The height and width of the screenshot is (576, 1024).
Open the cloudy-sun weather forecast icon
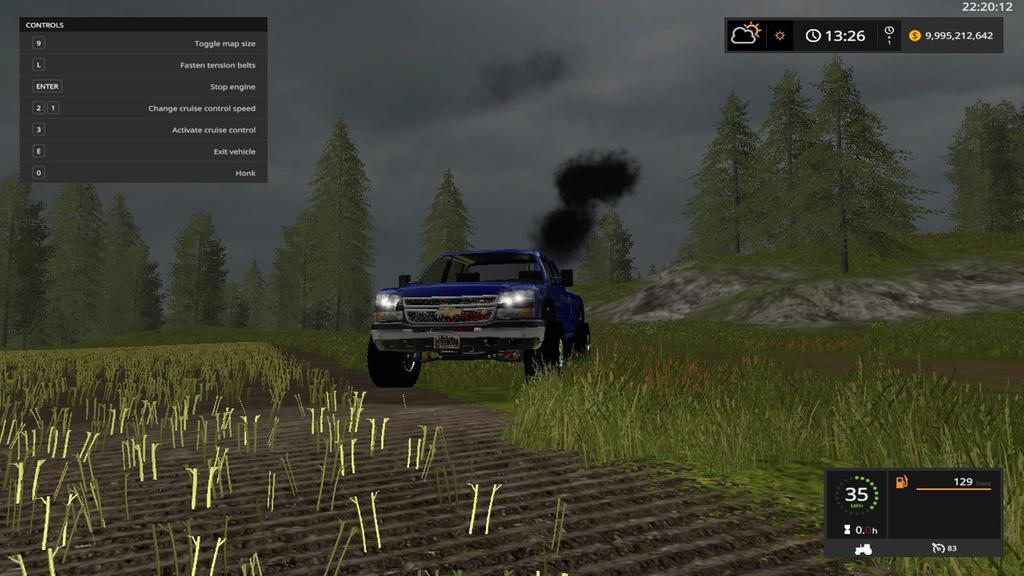click(x=746, y=35)
